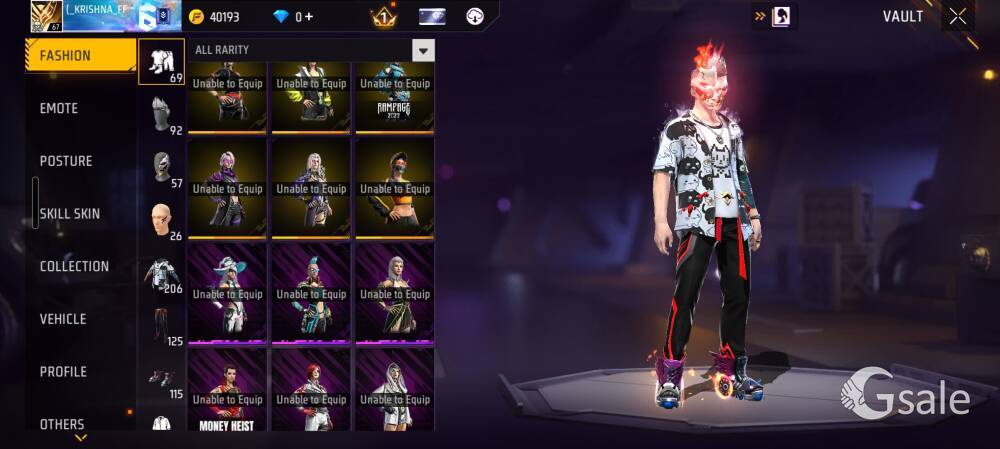Screen dimensions: 1000x449
Task: Select the bald head subcategory with 26 items
Action: coord(161,220)
